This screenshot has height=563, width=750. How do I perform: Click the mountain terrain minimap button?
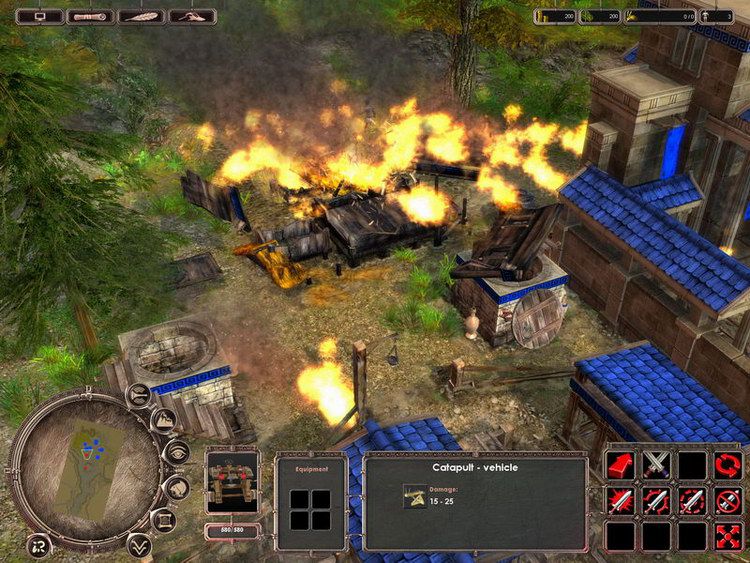click(164, 421)
